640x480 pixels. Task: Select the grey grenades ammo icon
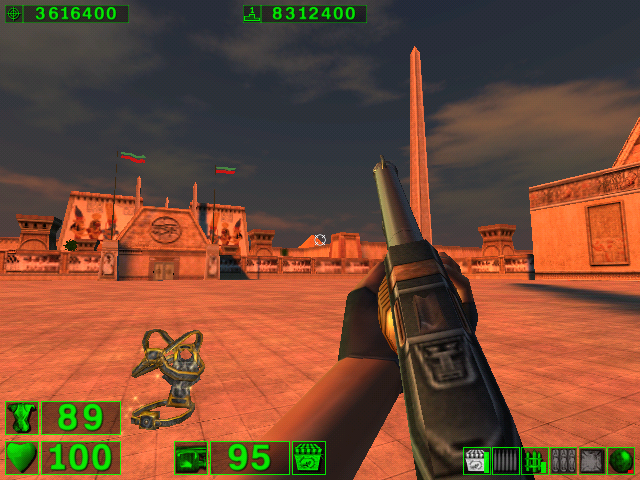(x=563, y=461)
